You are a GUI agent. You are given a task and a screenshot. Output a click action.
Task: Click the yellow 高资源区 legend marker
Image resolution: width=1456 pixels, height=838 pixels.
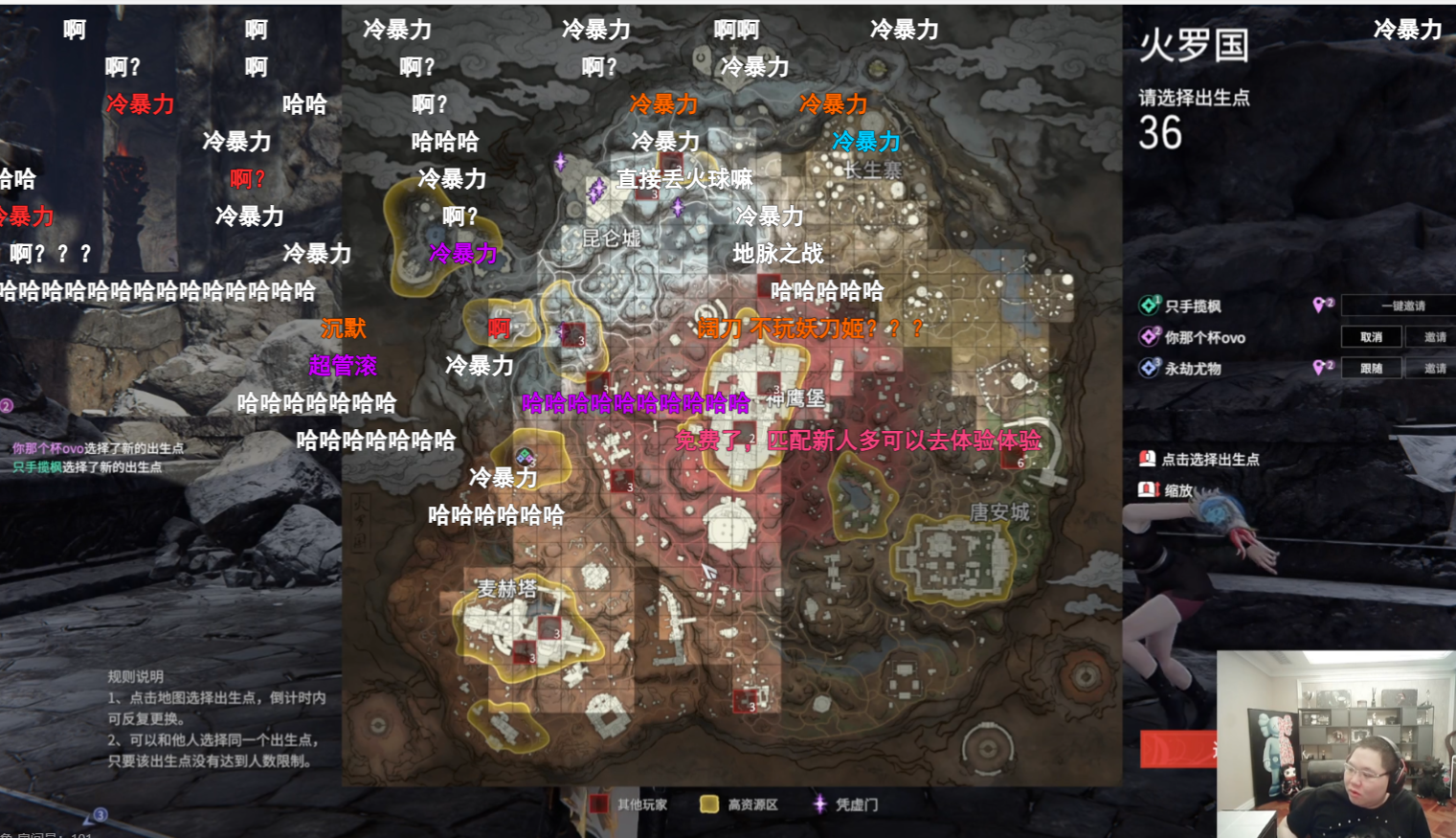pos(708,804)
